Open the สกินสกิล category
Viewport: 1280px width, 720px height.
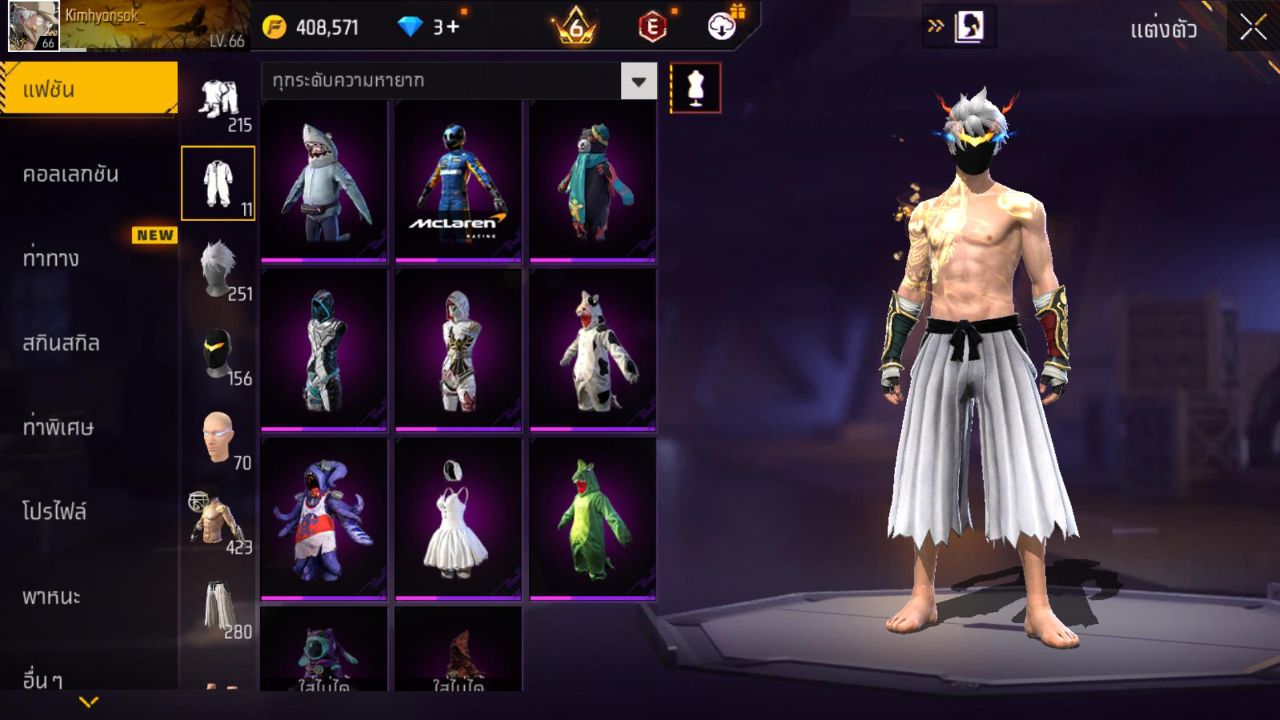click(x=61, y=343)
